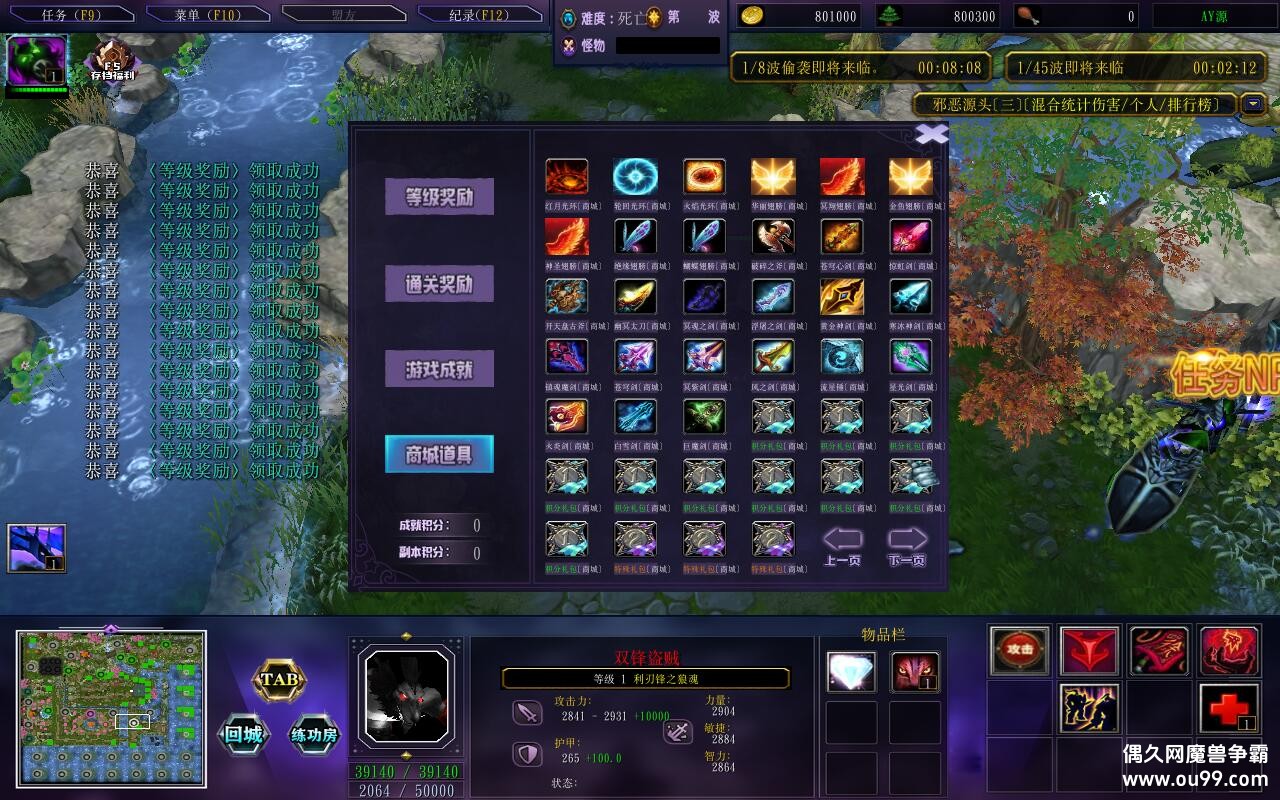The width and height of the screenshot is (1280, 800).
Task: Open the 菜单 (F10) main menu
Action: coord(207,15)
